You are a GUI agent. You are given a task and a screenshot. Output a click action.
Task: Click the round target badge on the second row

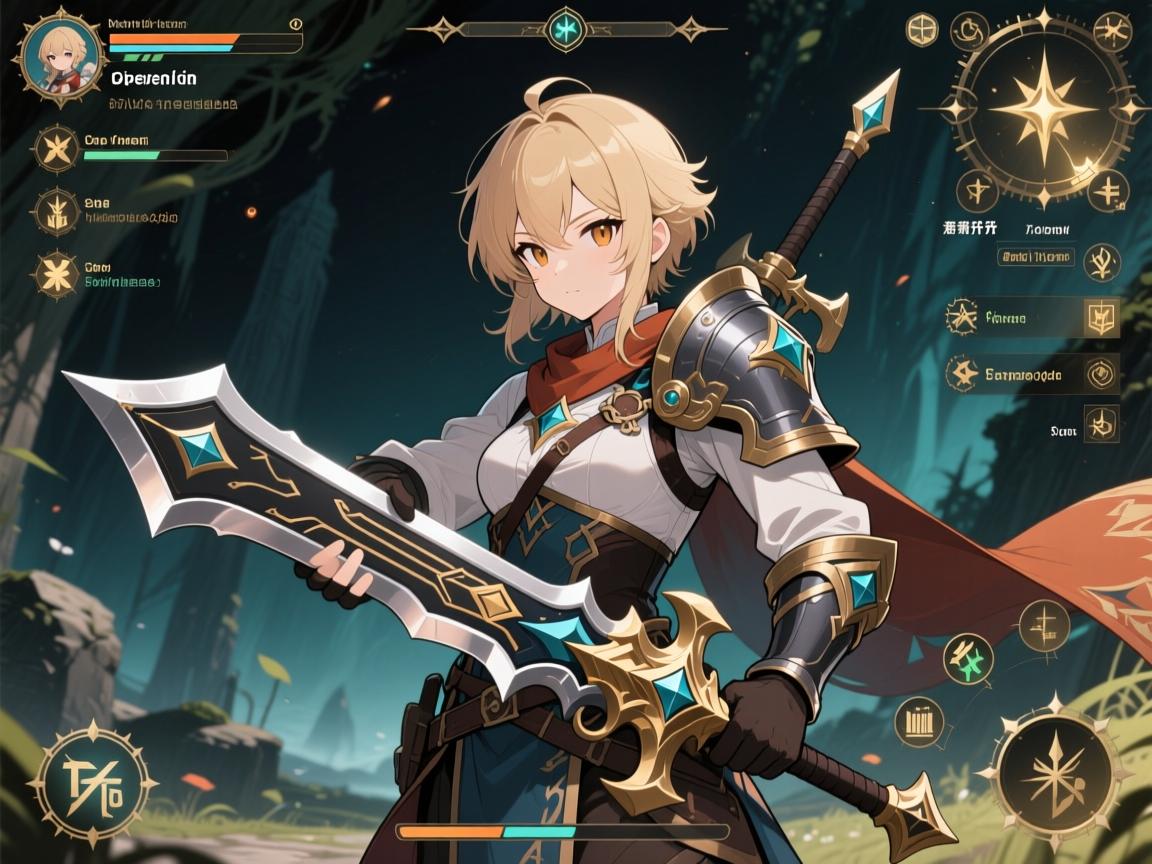(x=1101, y=373)
